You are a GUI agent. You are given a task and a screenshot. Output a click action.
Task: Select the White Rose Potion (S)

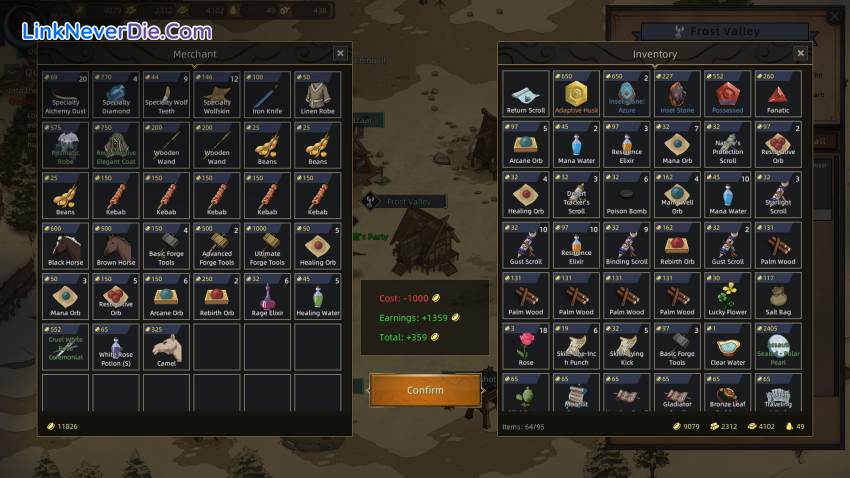click(x=115, y=346)
